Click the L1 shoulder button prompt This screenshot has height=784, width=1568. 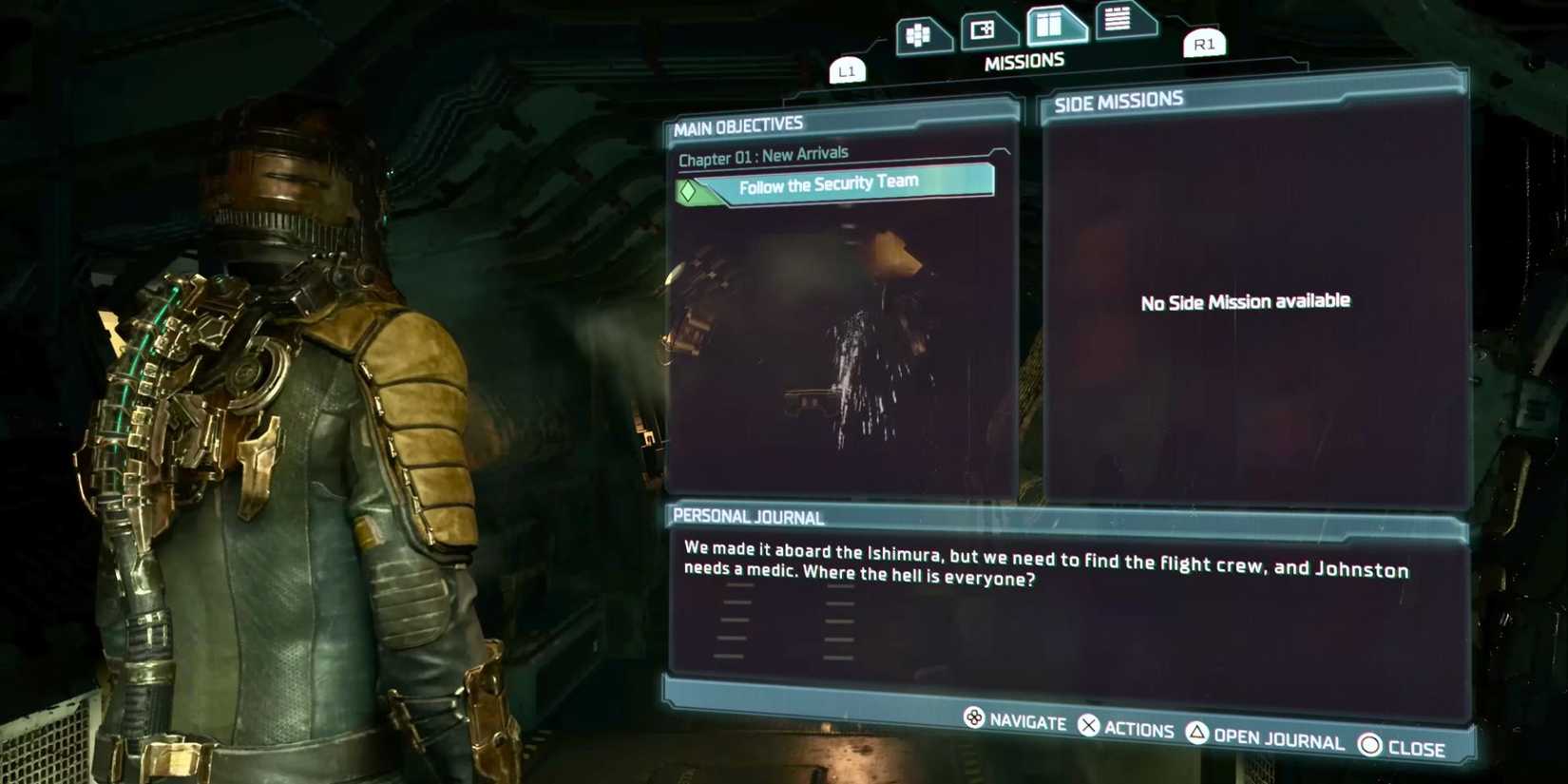pyautogui.click(x=847, y=68)
